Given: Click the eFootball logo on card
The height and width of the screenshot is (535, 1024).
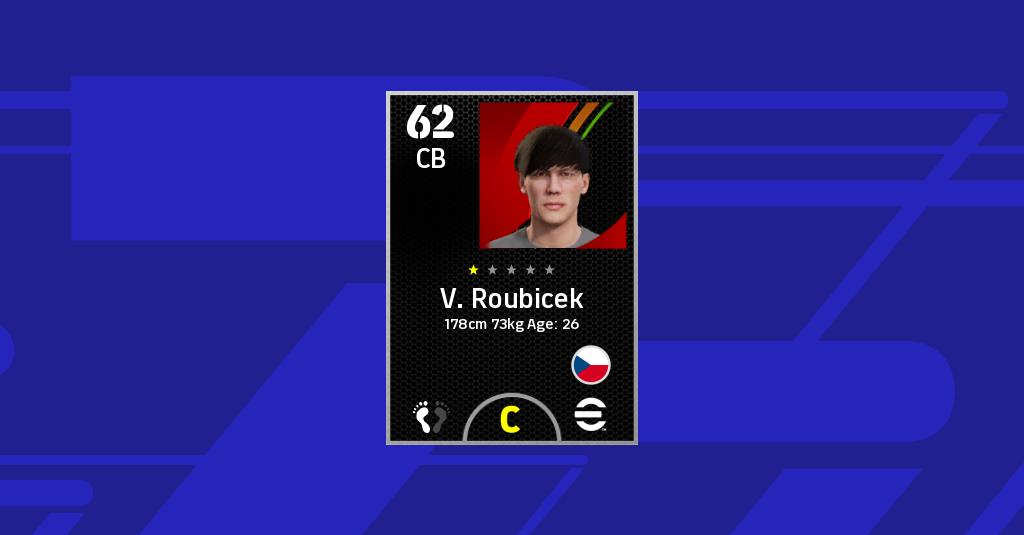Looking at the screenshot, I should tap(591, 415).
